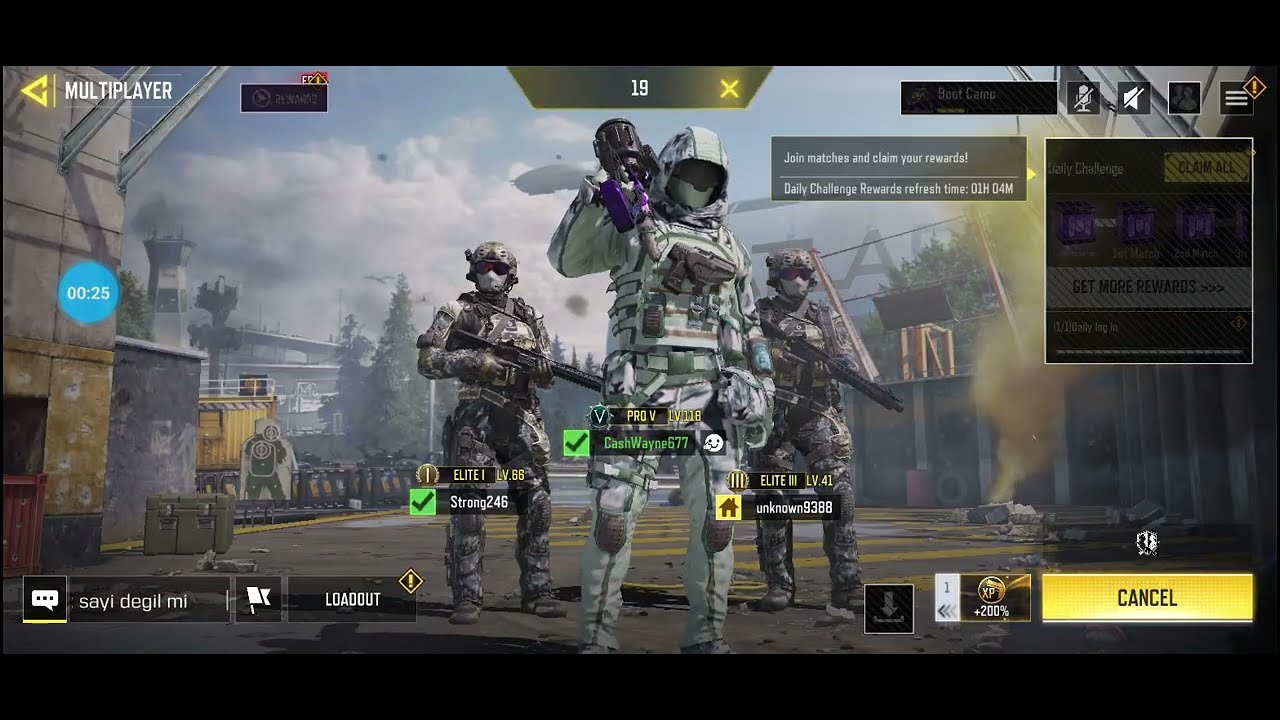Select player CashWayne677's name tag

pyautogui.click(x=645, y=443)
